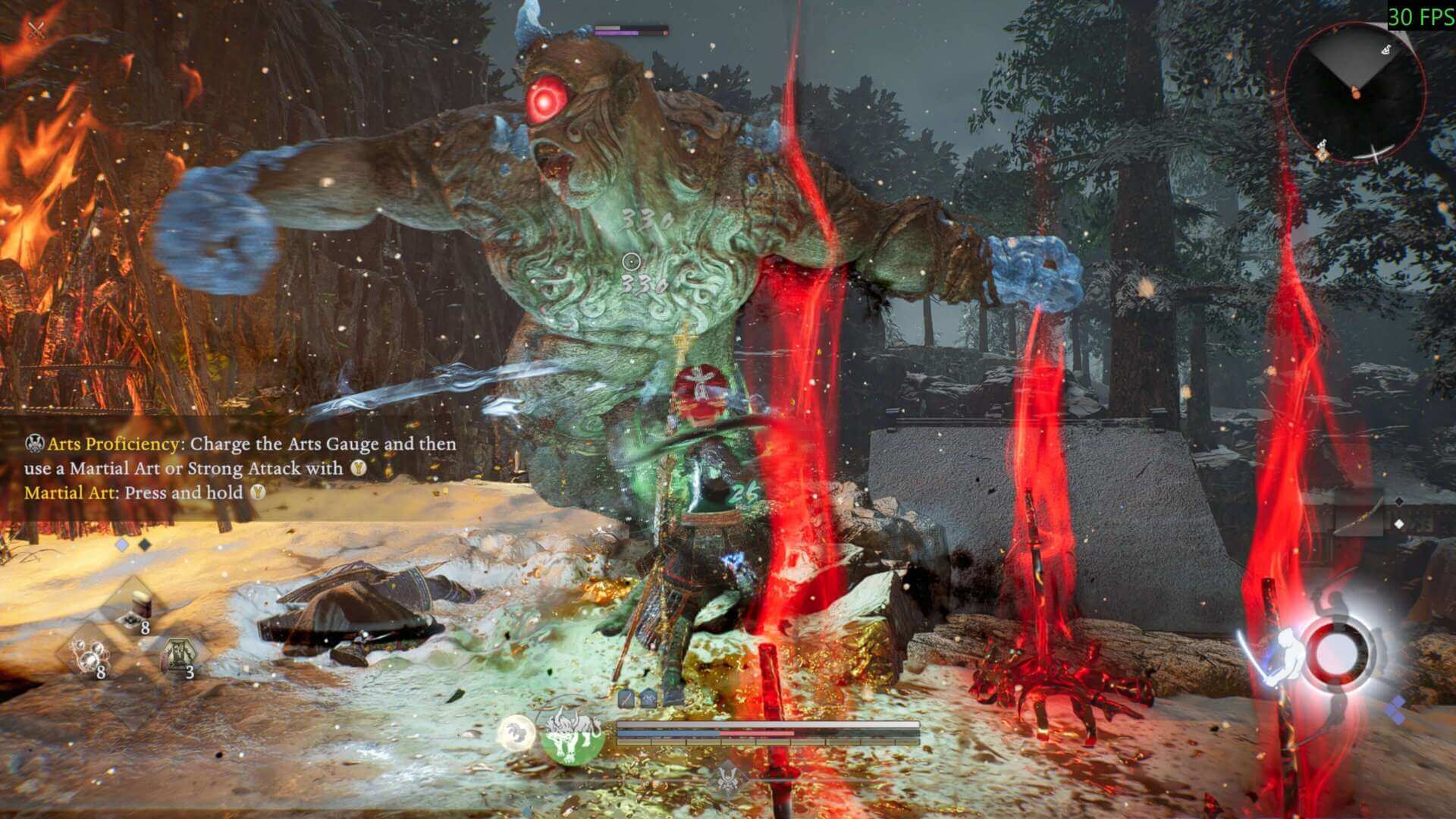Click the sword weapon slot icon

624,698
